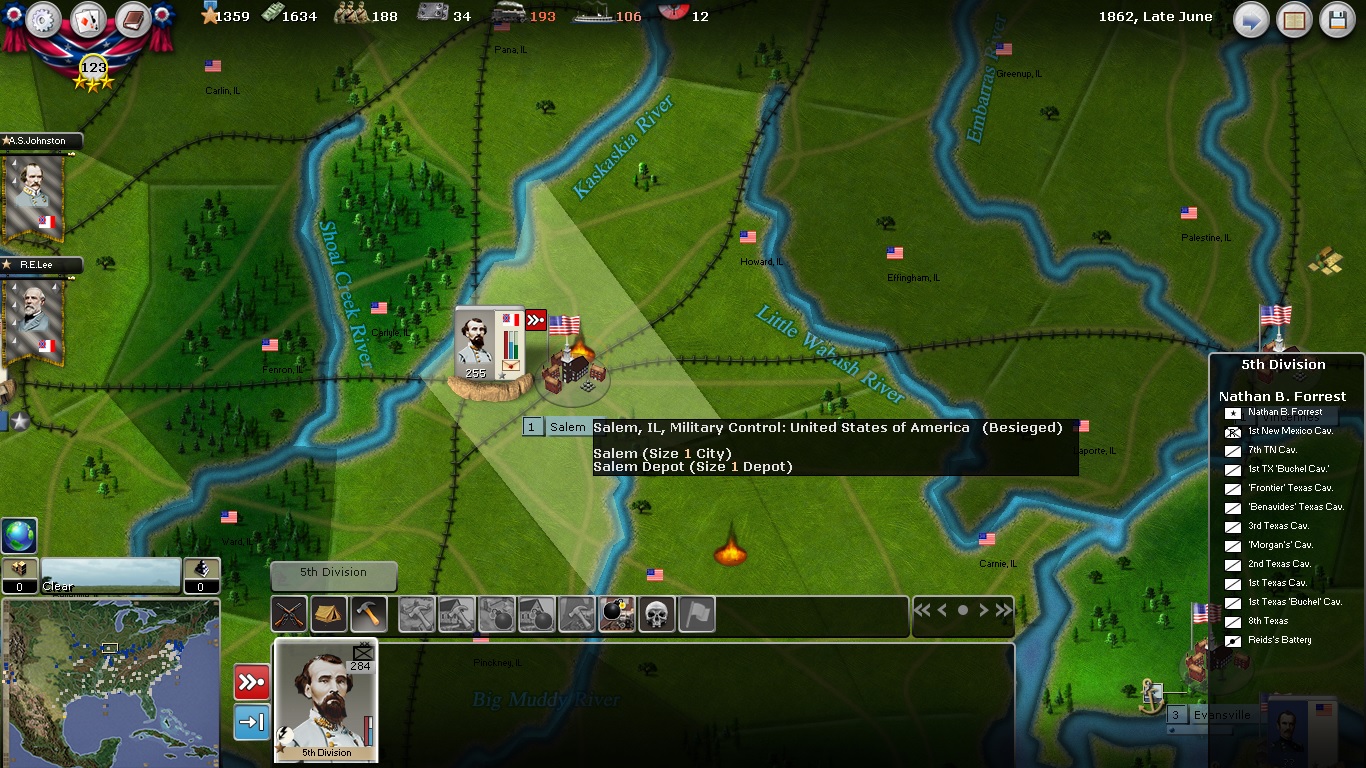Open the open-book log button
Screen dimensions: 1366x768
(x=1295, y=20)
